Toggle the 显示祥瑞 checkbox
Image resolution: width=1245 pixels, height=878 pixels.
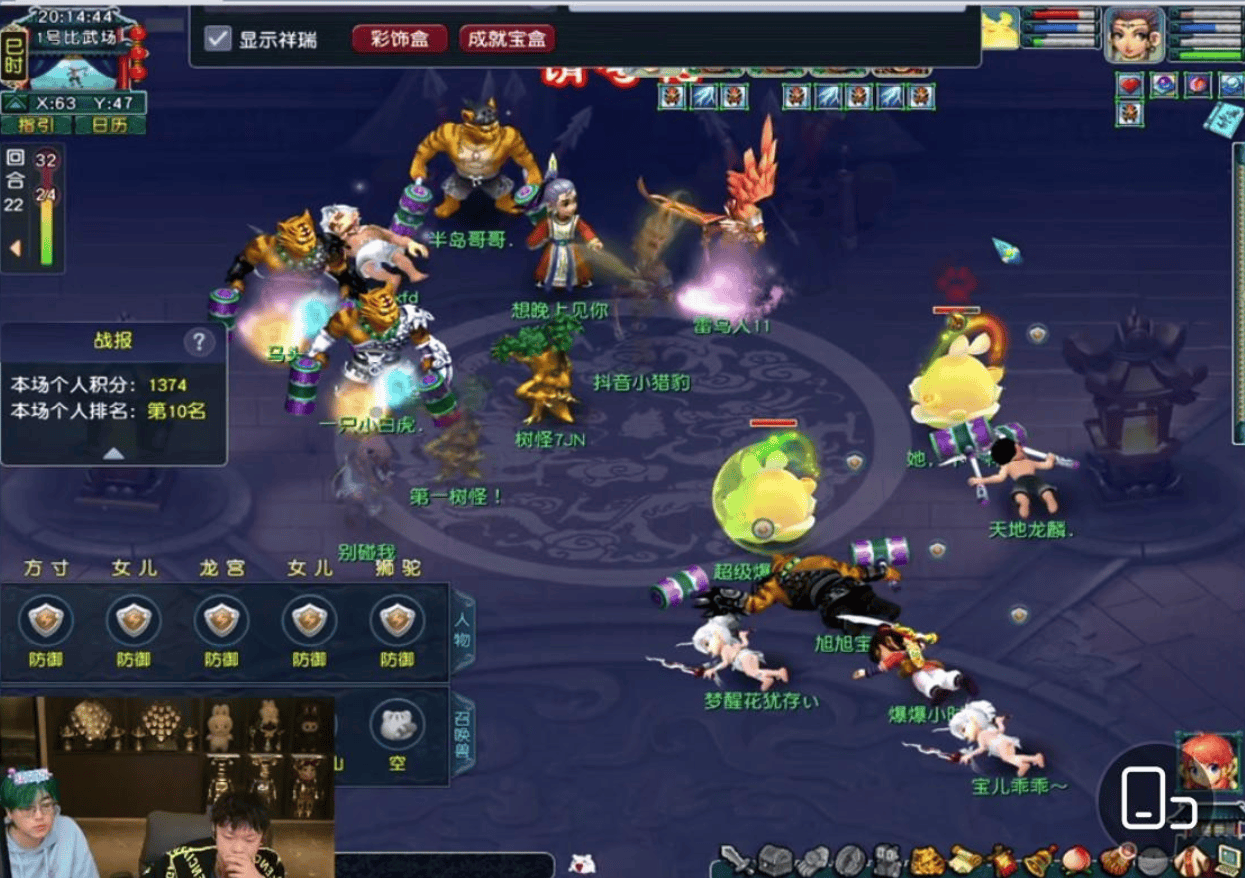[218, 39]
